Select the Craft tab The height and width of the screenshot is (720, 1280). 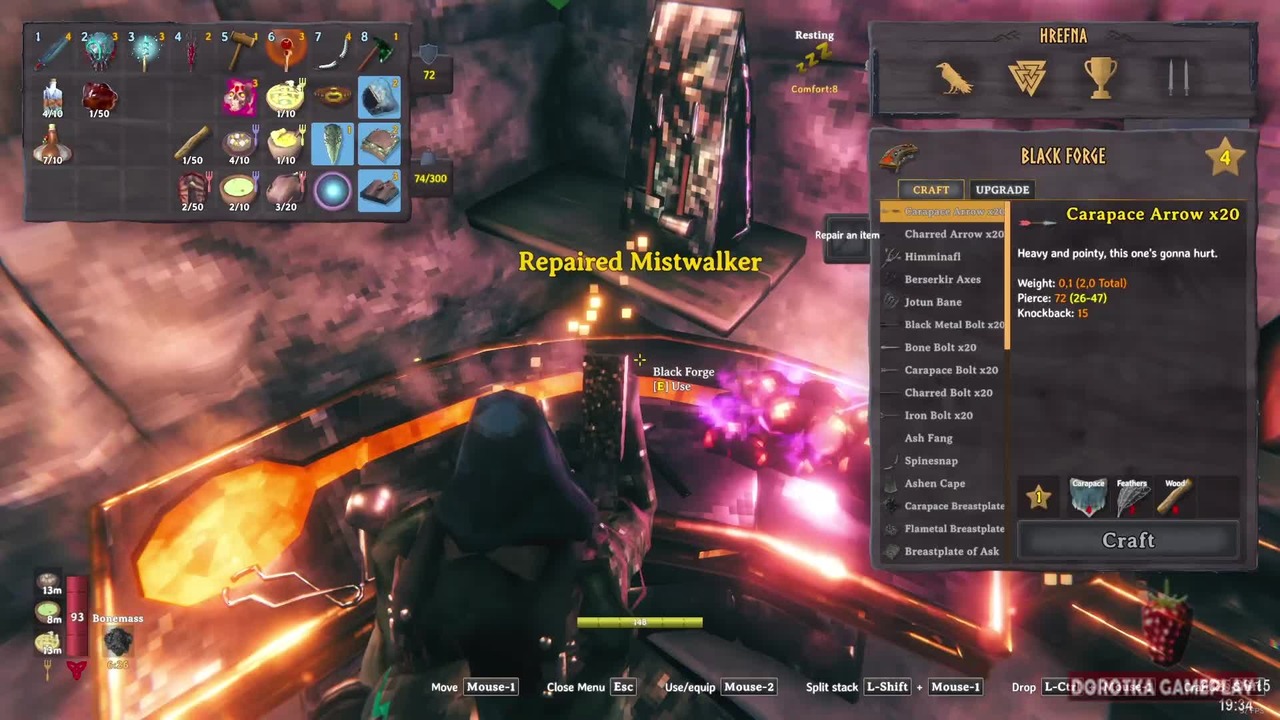point(930,189)
